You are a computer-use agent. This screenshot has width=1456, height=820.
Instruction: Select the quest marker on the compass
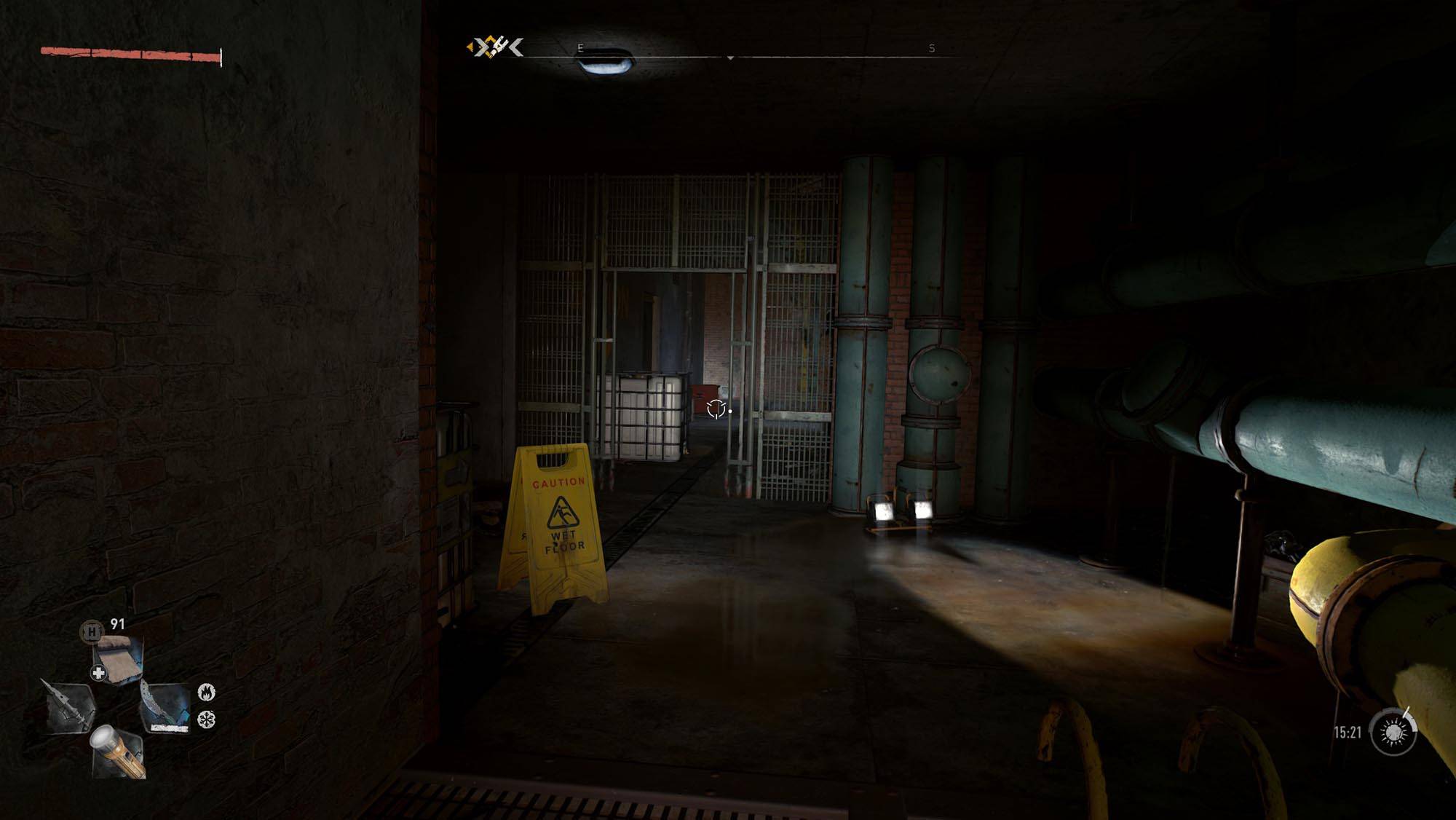click(x=495, y=48)
